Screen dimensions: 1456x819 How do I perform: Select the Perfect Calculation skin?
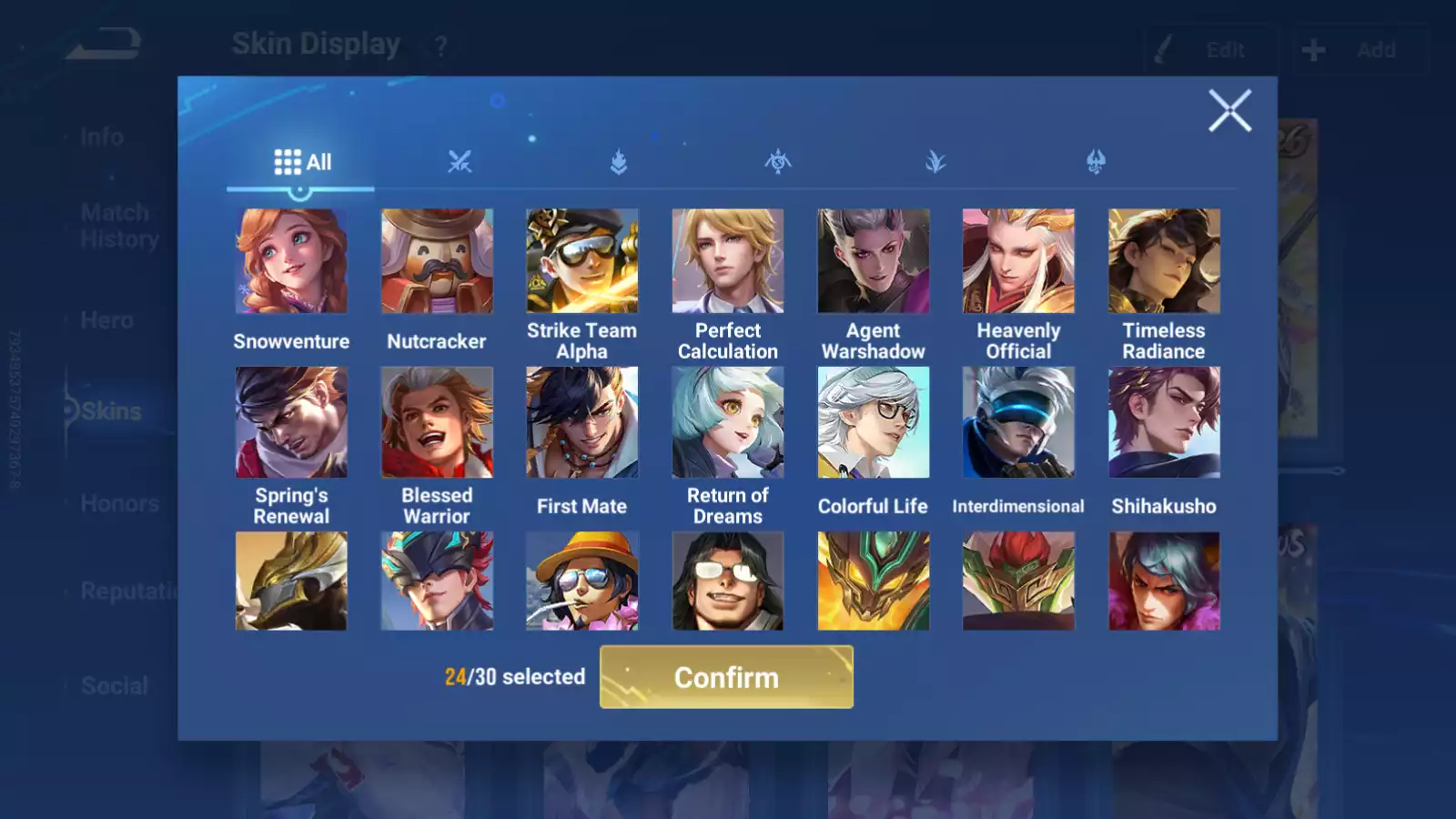[728, 261]
